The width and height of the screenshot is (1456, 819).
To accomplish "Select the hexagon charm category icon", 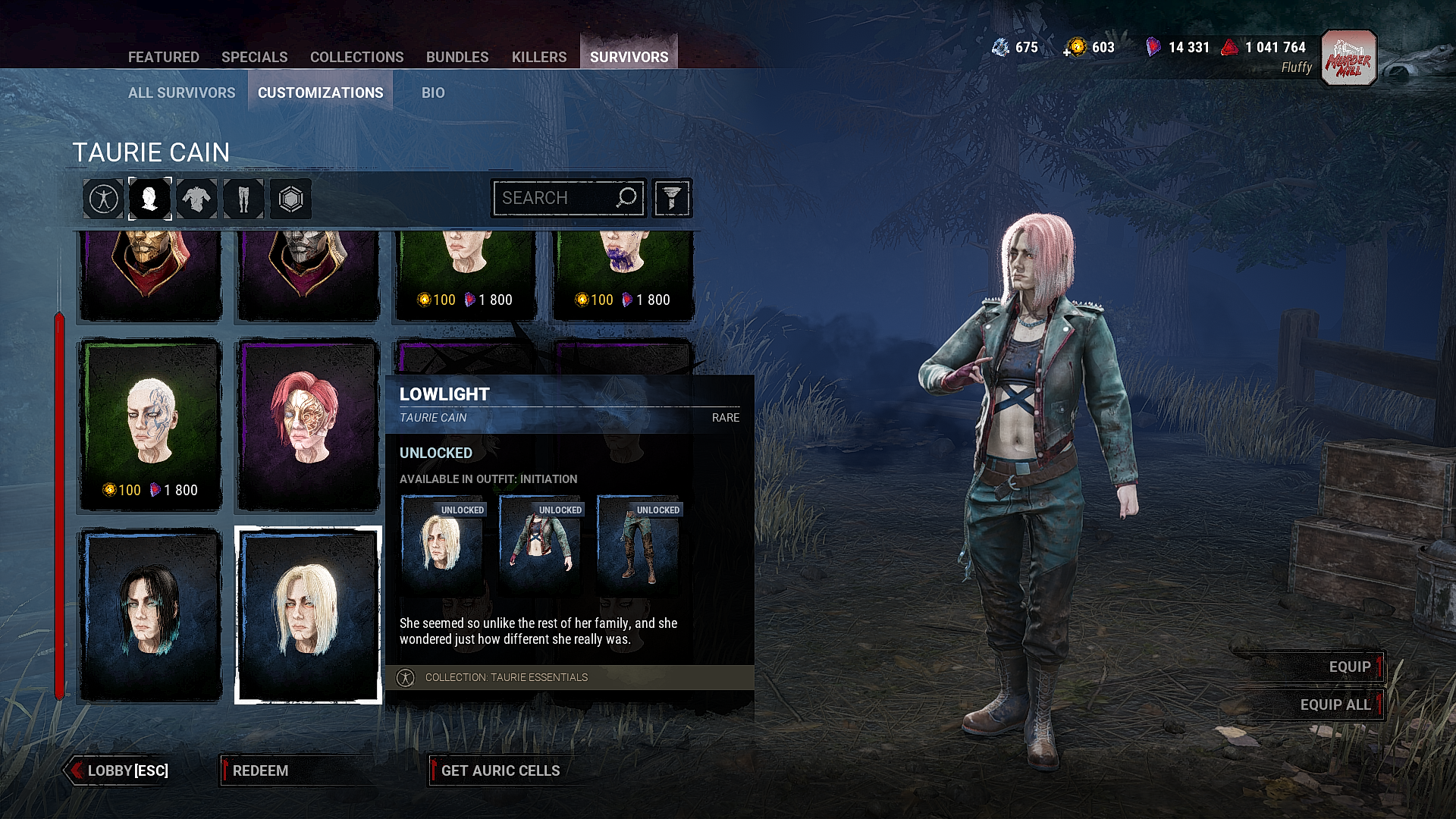I will coord(290,199).
